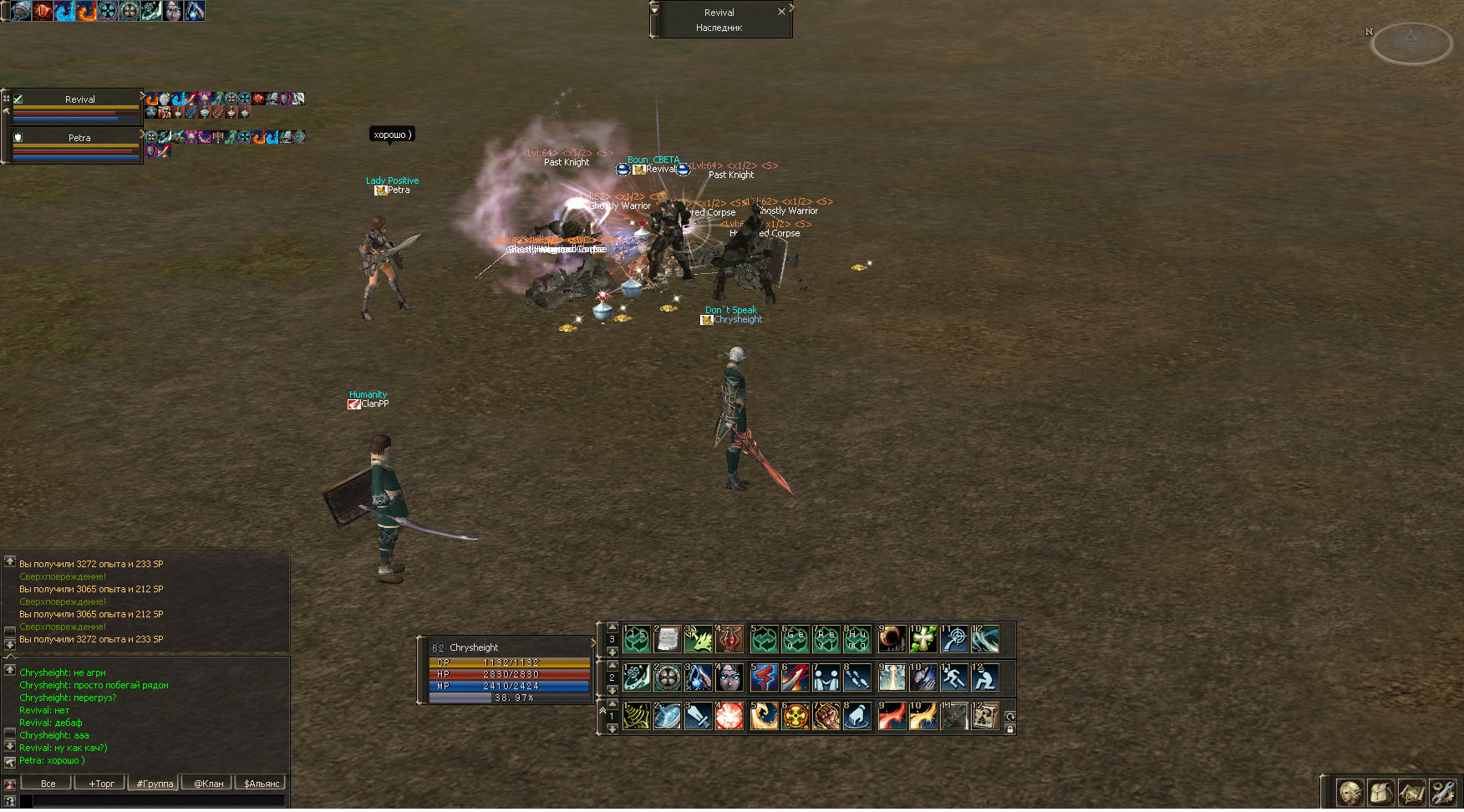The height and width of the screenshot is (812, 1464).
Task: Select the $Альянс alliance chat tab
Action: pos(262,784)
